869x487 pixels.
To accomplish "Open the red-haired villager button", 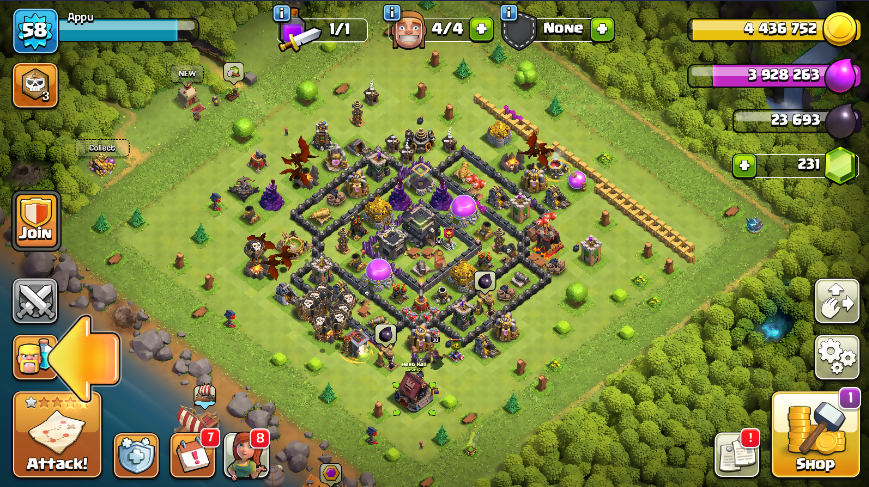I will 246,455.
